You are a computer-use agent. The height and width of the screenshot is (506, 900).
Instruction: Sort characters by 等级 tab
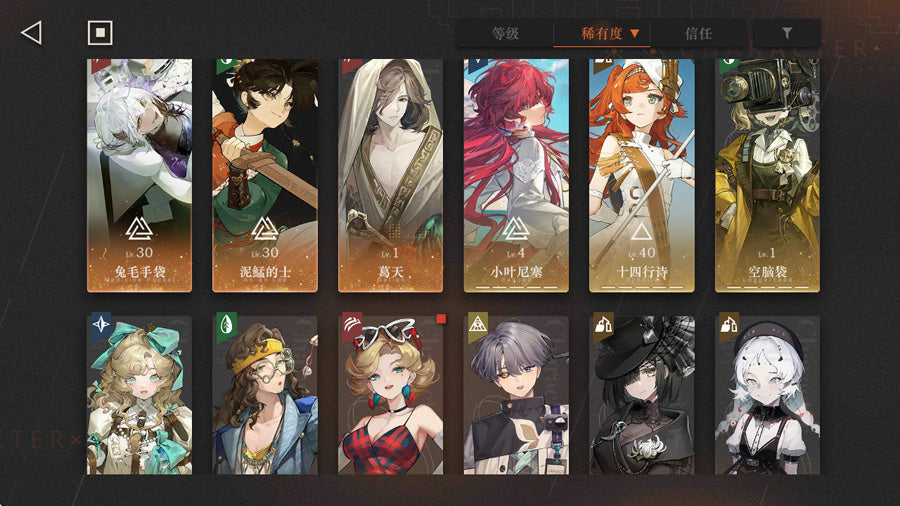coord(505,33)
